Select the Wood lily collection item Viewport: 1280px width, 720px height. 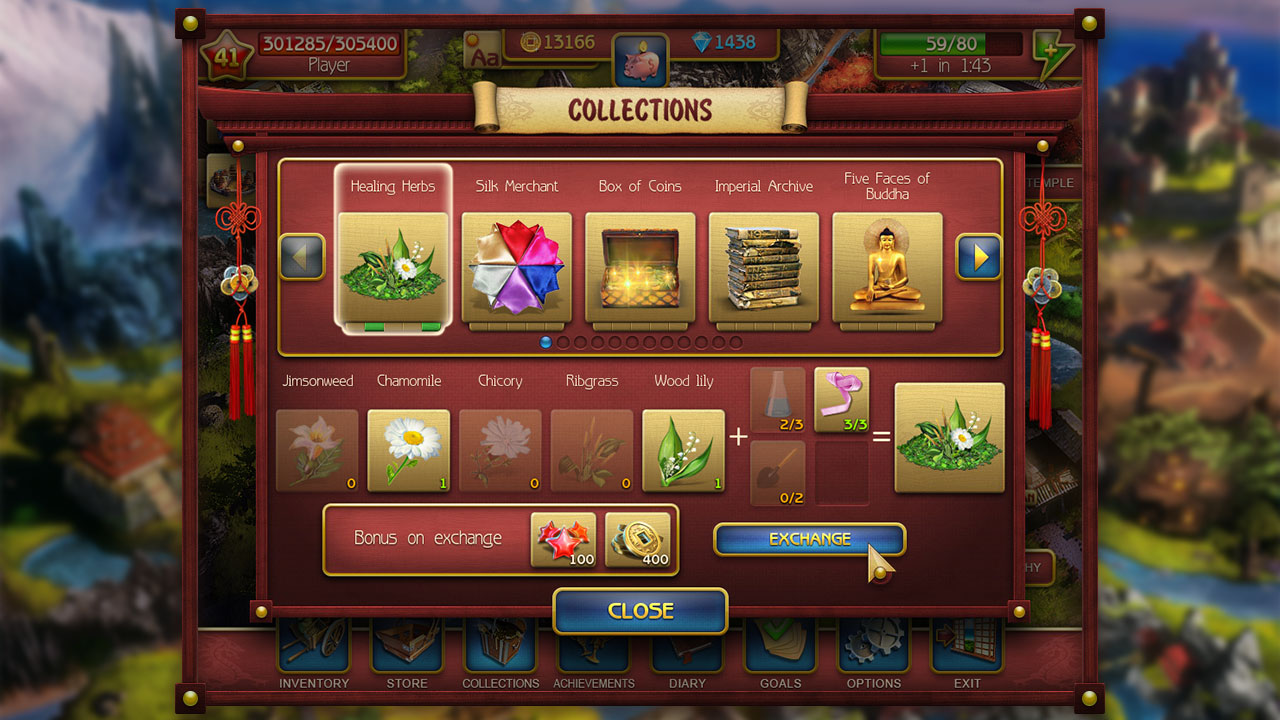[x=683, y=450]
